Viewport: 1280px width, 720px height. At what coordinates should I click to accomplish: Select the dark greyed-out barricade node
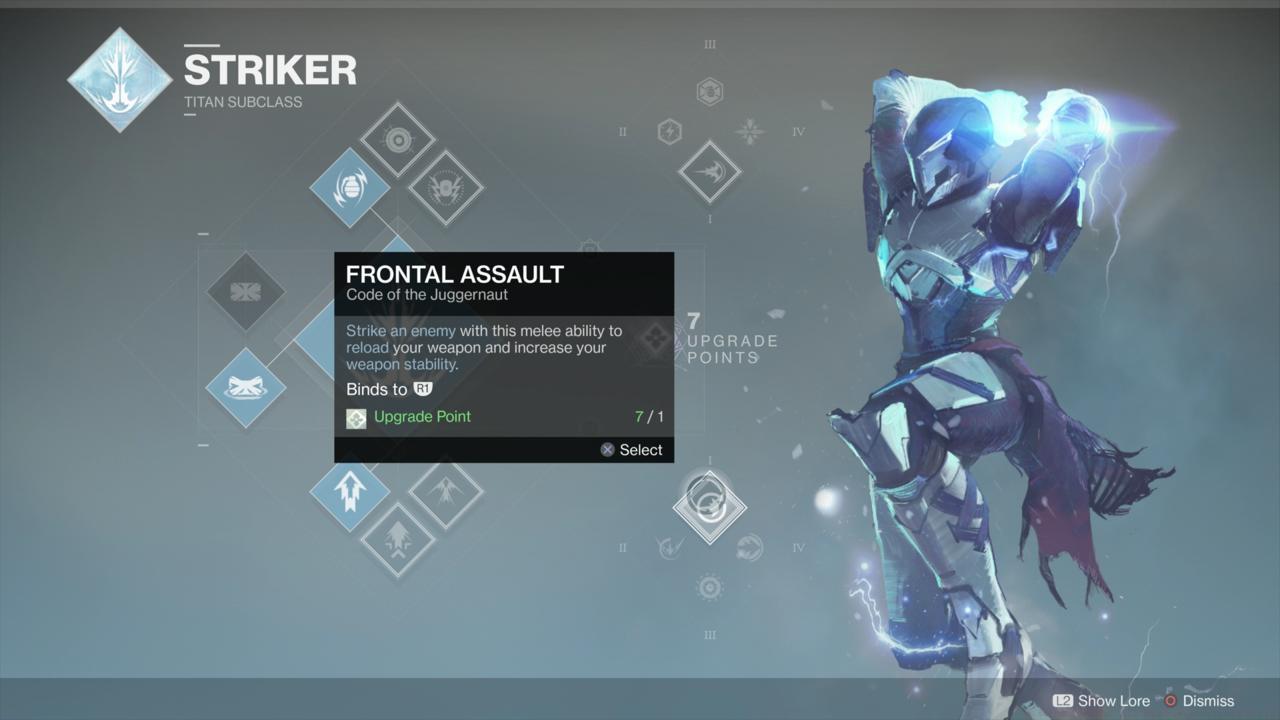point(245,291)
